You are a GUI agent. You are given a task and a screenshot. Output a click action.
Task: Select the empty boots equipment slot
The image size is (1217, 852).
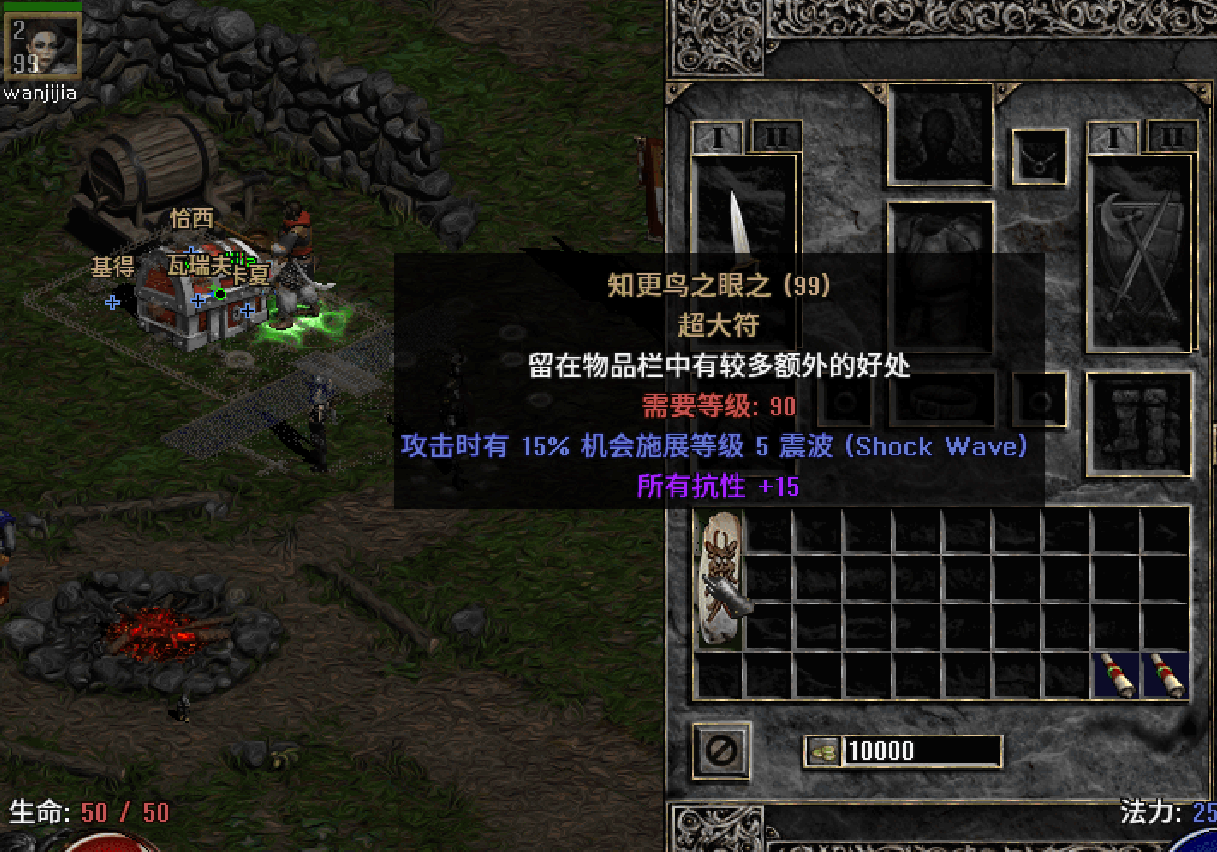pyautogui.click(x=1140, y=424)
